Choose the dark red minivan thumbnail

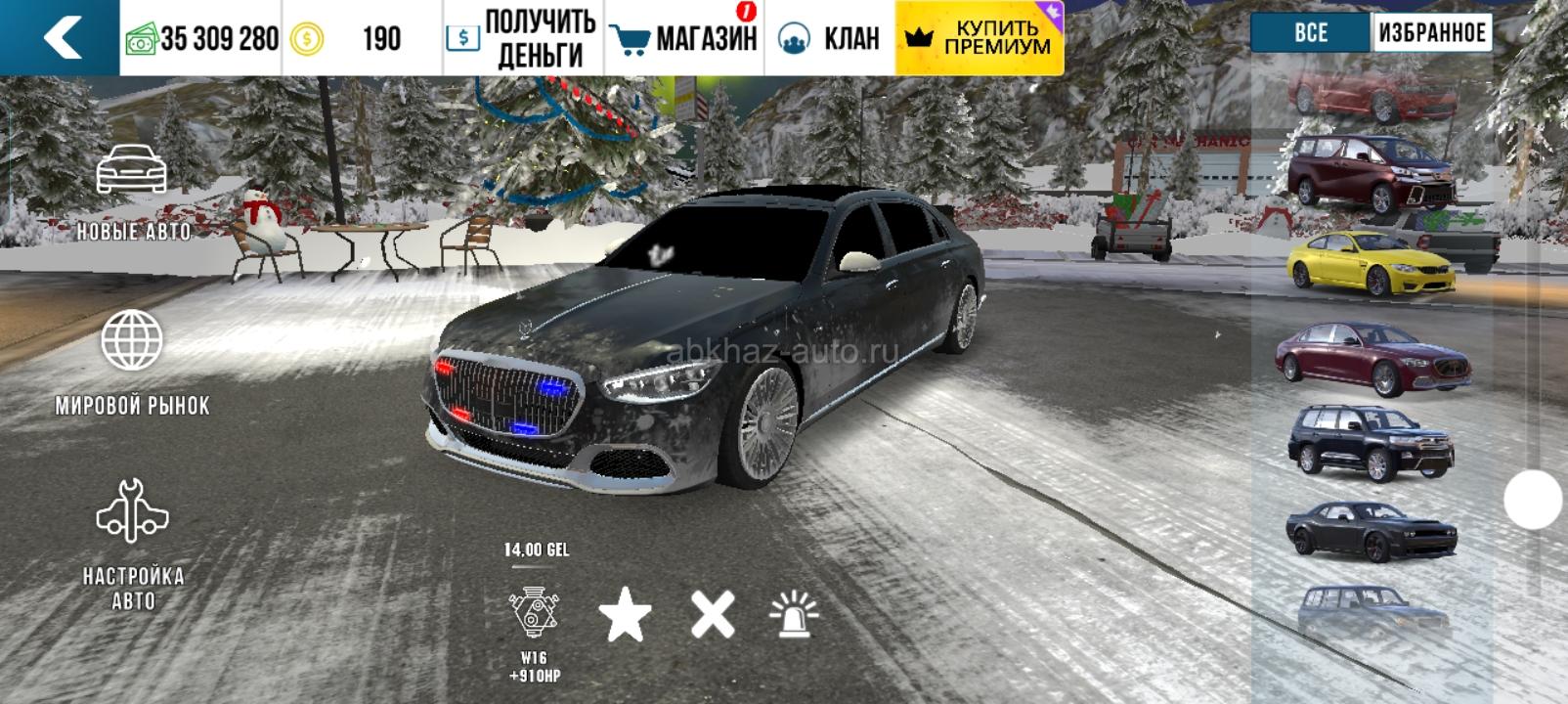[x=1372, y=174]
